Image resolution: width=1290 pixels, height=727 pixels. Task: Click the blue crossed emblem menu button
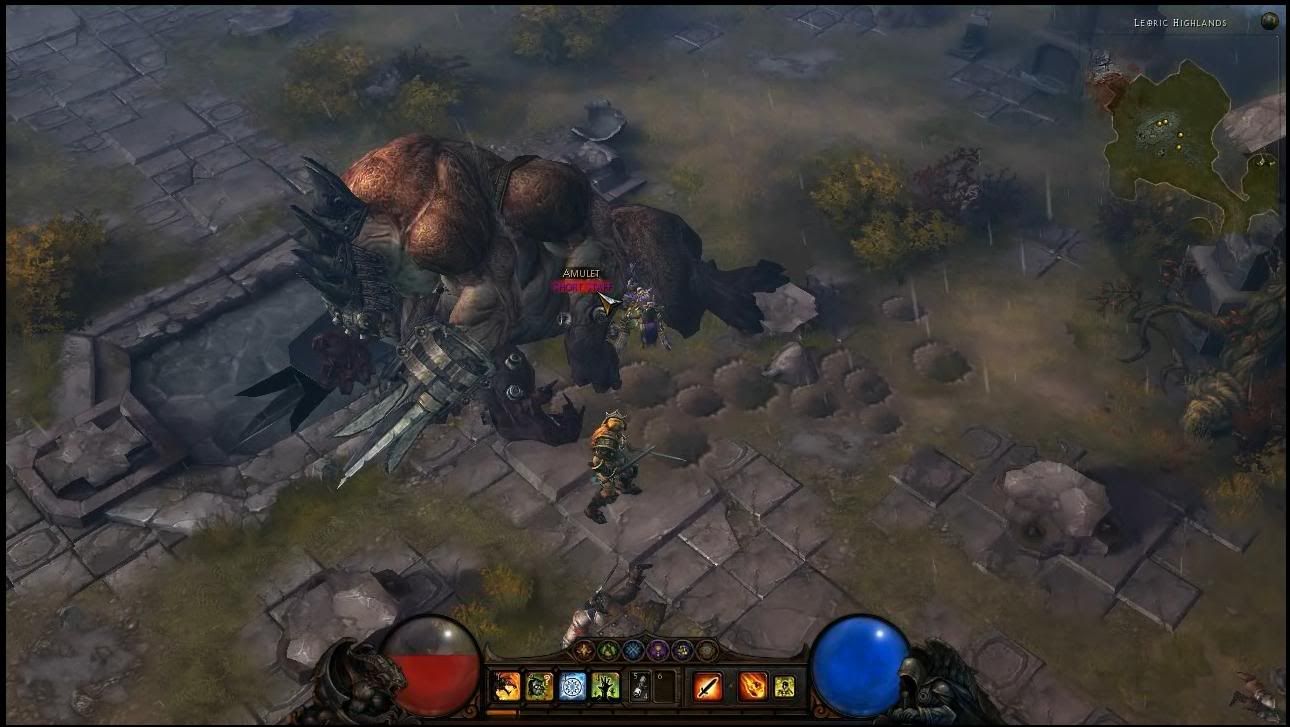click(633, 650)
